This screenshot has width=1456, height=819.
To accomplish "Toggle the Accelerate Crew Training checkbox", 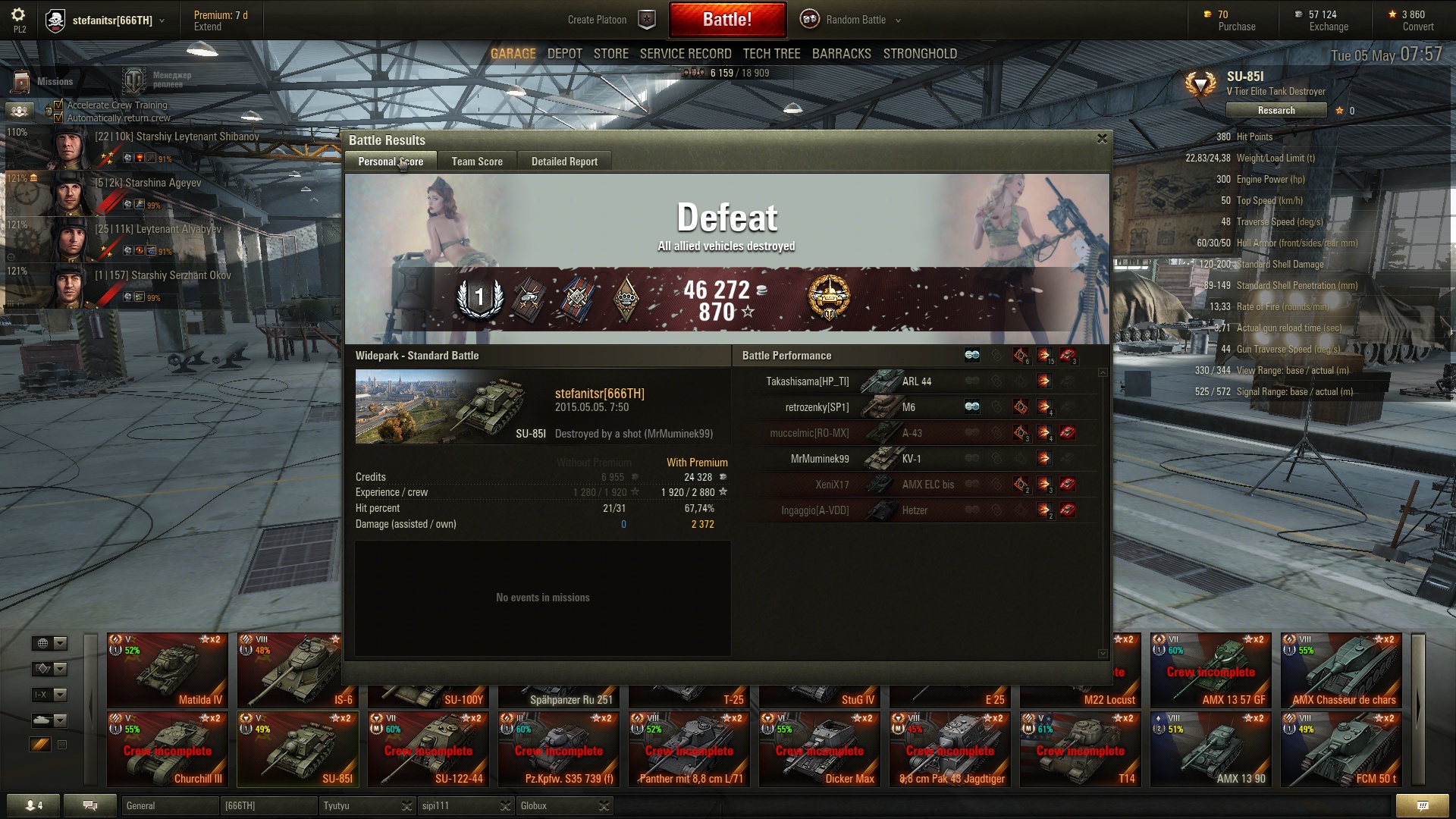I will tap(58, 105).
